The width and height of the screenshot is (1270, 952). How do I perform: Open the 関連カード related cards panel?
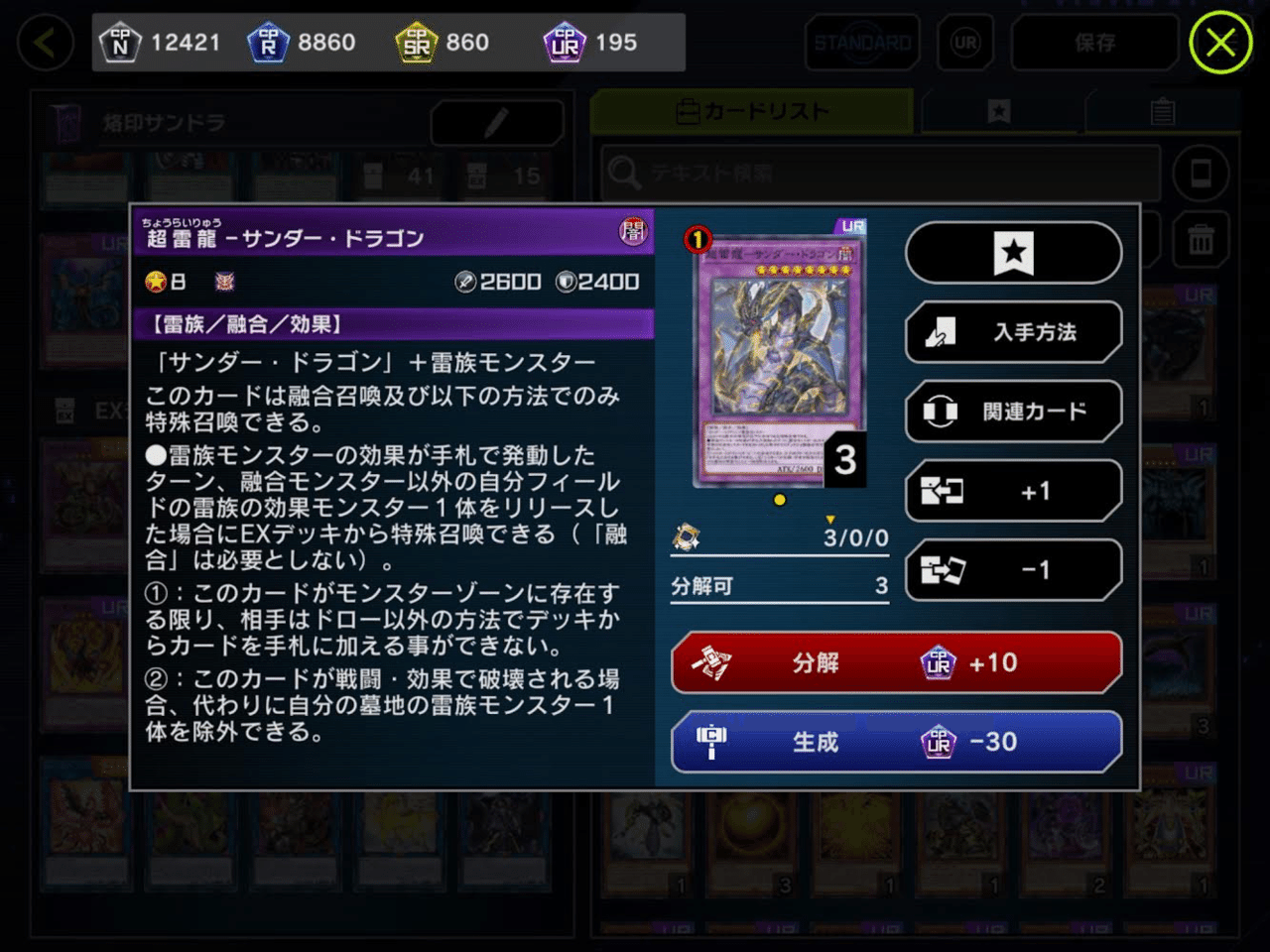point(1013,411)
